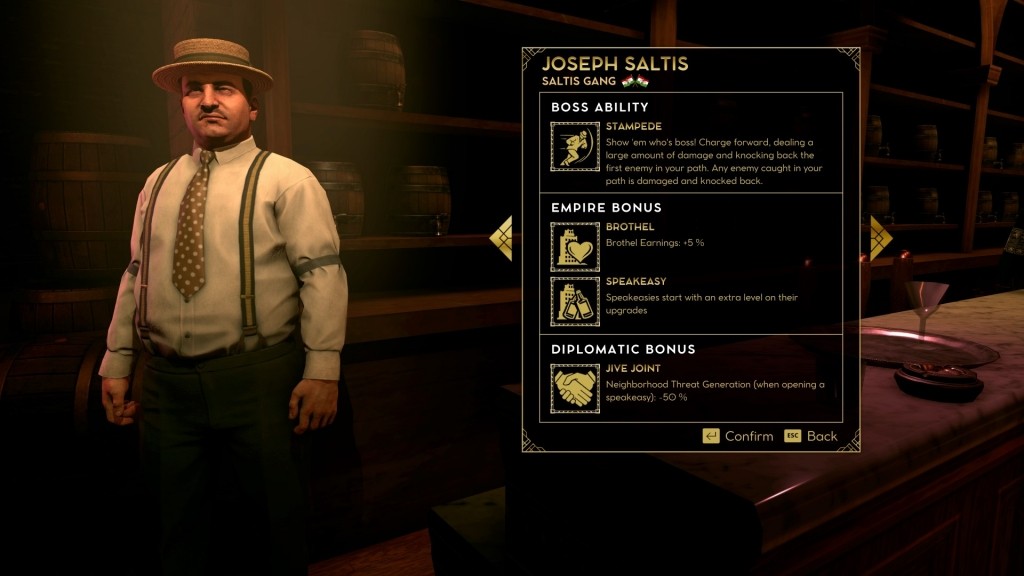Confirm Joseph Saltis as your boss
This screenshot has height=576, width=1024.
pyautogui.click(x=738, y=436)
